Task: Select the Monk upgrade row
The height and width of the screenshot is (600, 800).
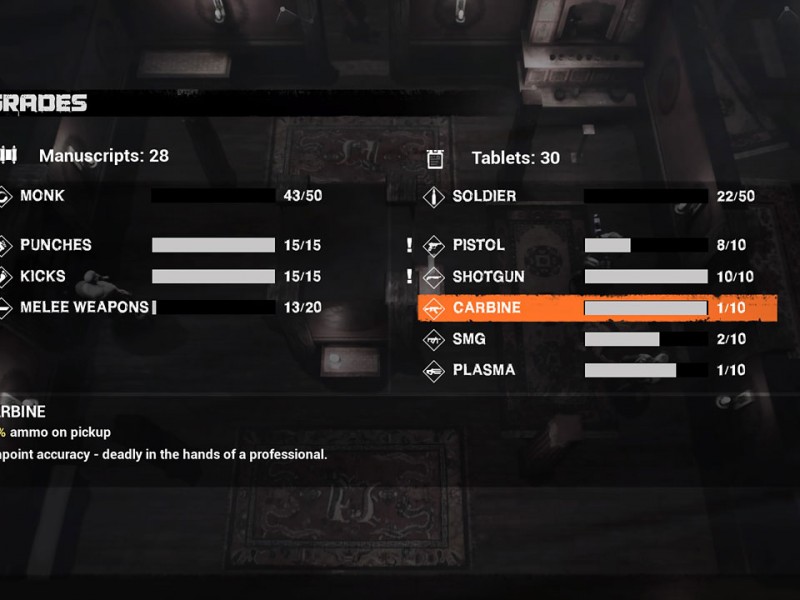Action: 42,196
